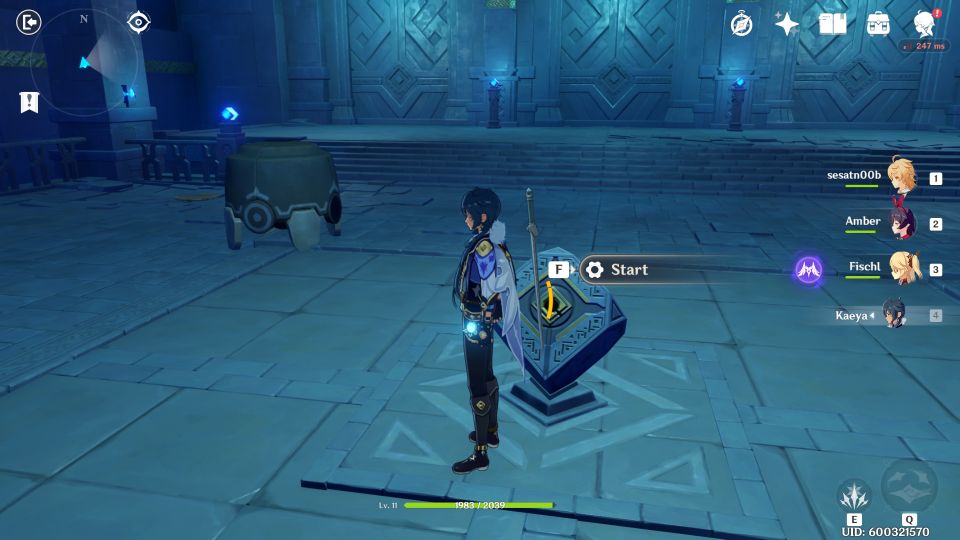
Task: Switch to party member sesatn00b
Action: pos(900,177)
